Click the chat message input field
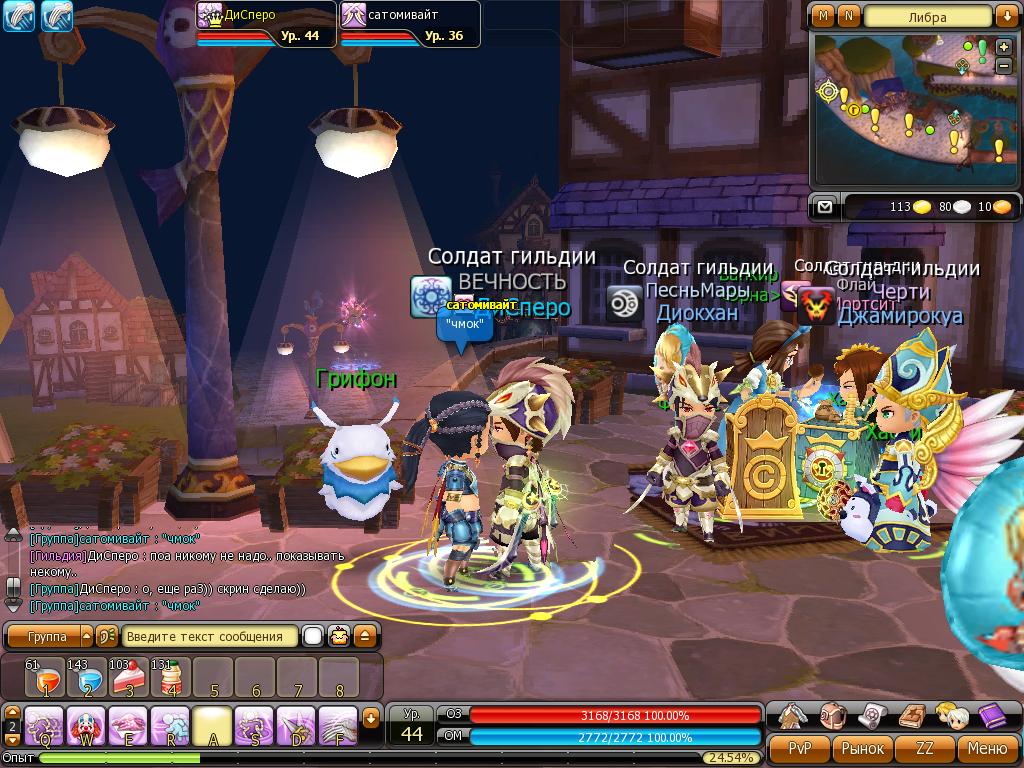Viewport: 1024px width, 768px height. pos(211,636)
